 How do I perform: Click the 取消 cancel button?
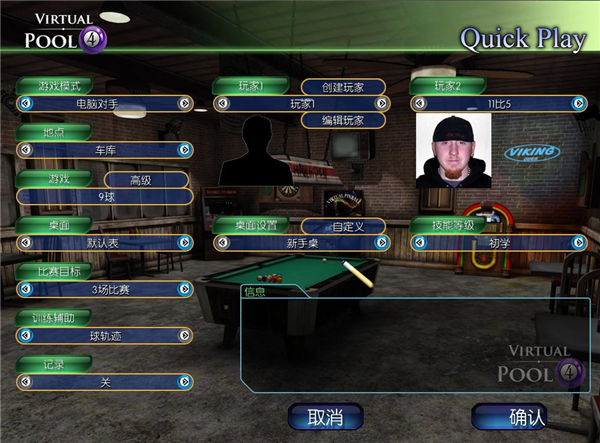tap(326, 416)
